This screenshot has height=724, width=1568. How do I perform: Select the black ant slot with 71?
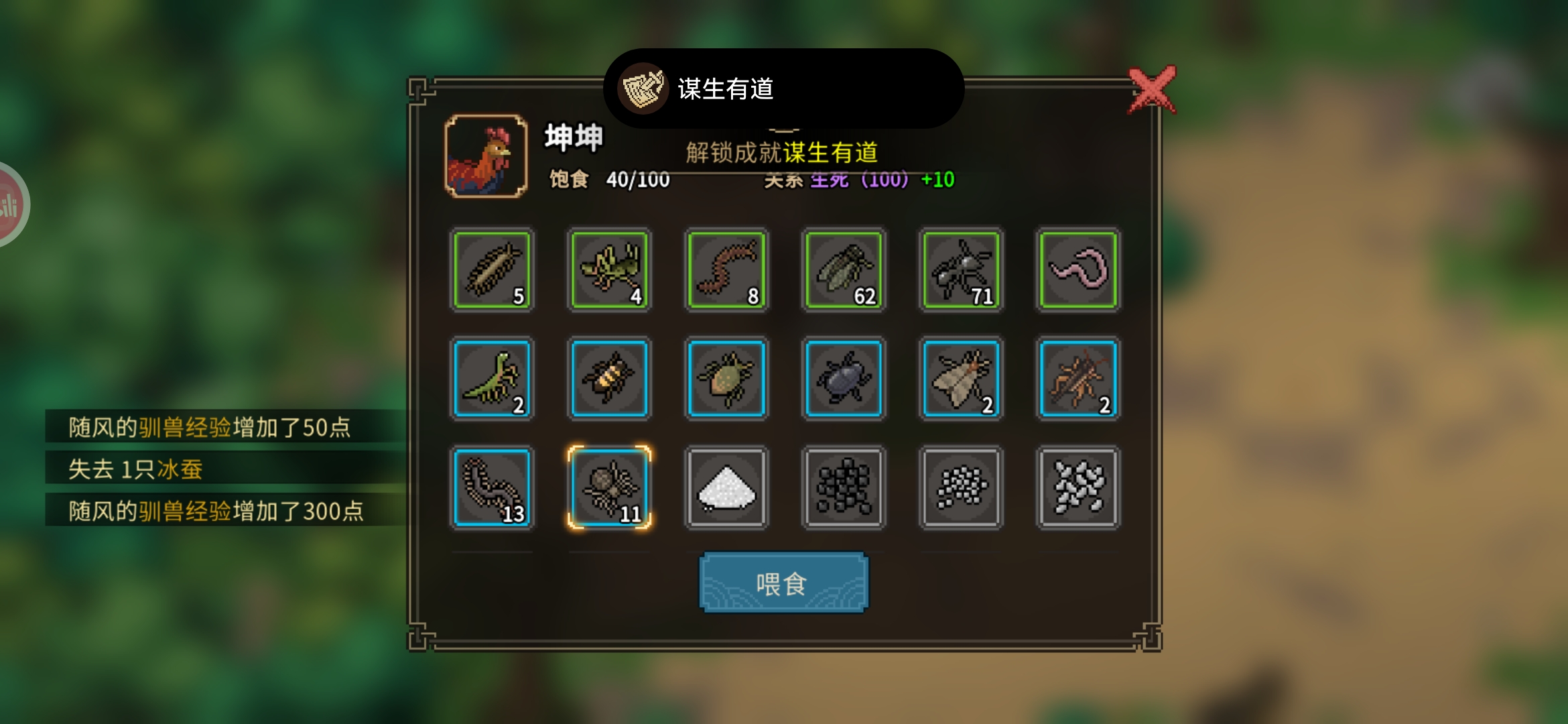(x=961, y=269)
